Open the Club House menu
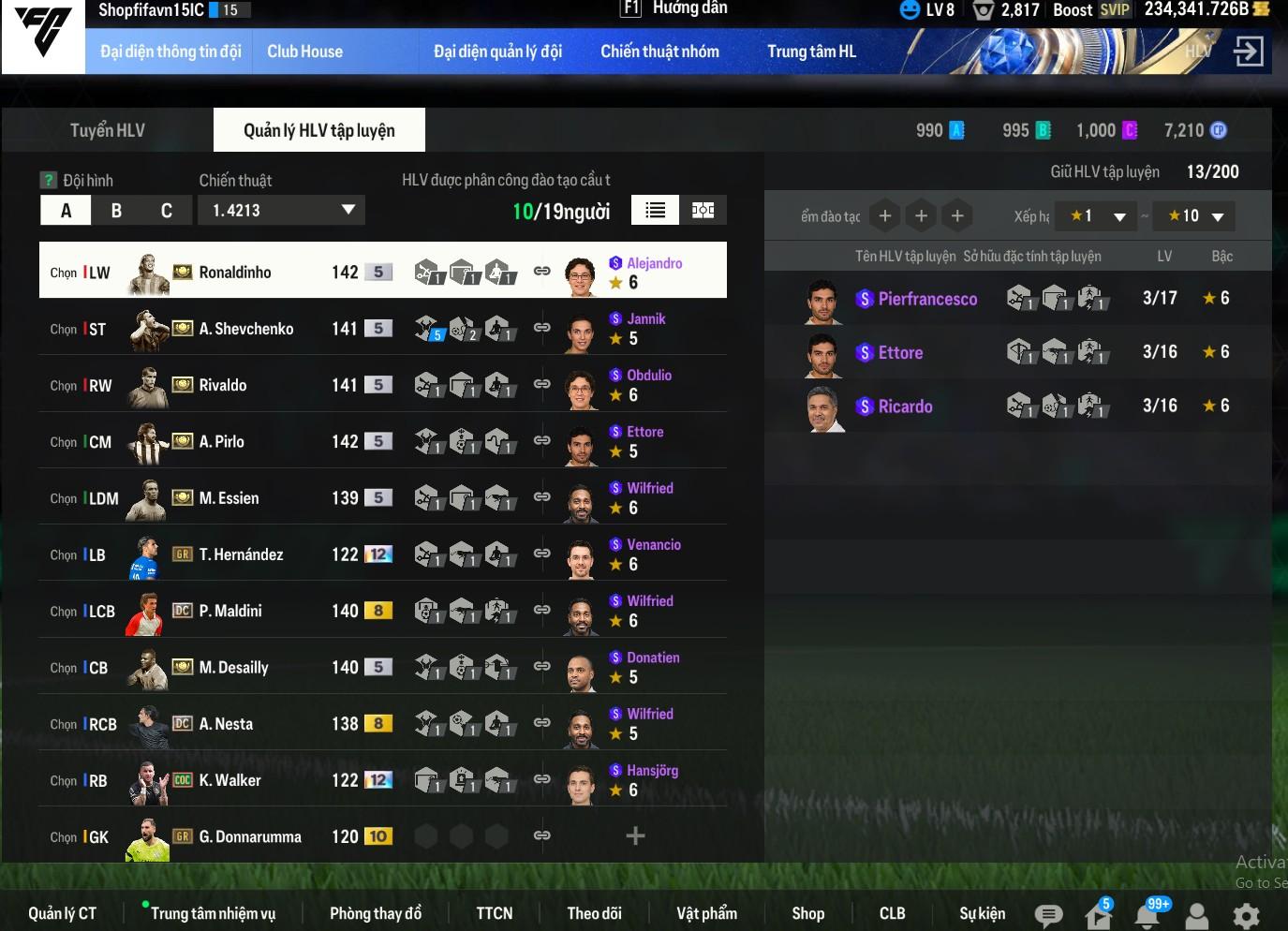This screenshot has height=931, width=1288. [x=304, y=52]
